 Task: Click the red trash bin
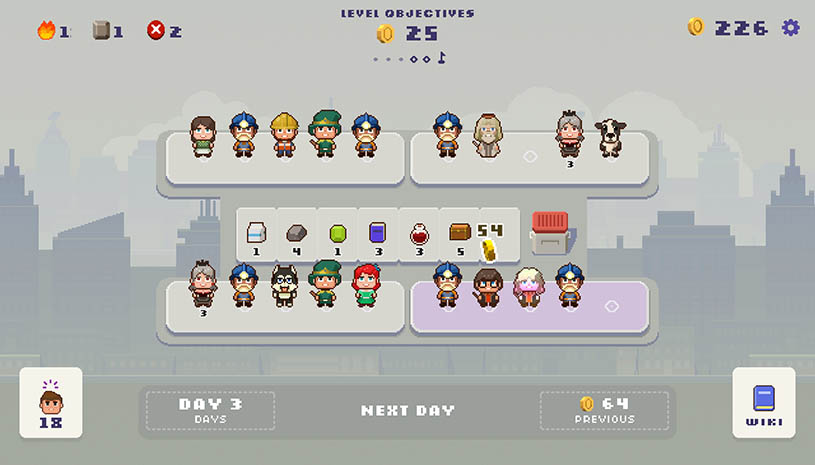coord(549,234)
